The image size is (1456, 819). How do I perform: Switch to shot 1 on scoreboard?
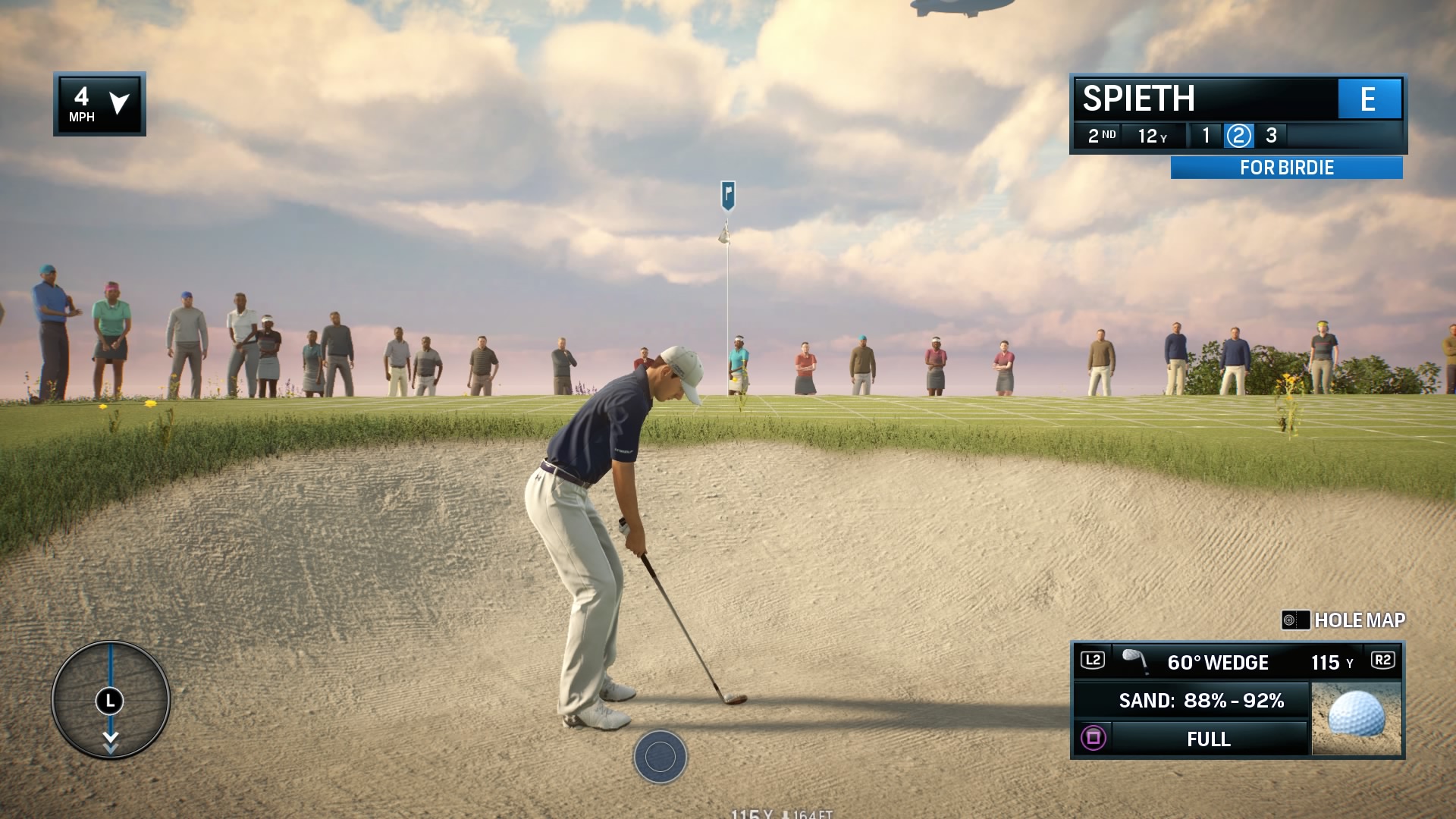(1205, 136)
